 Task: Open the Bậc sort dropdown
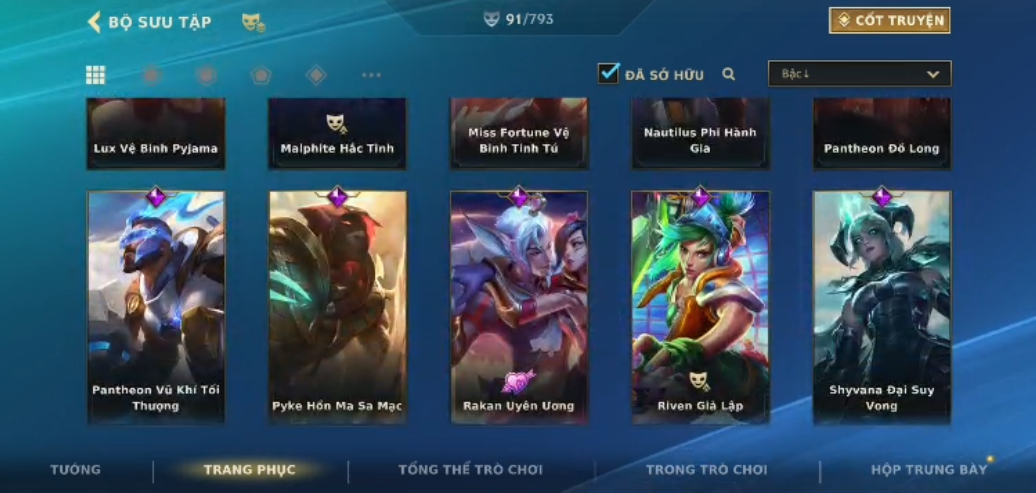[x=859, y=74]
